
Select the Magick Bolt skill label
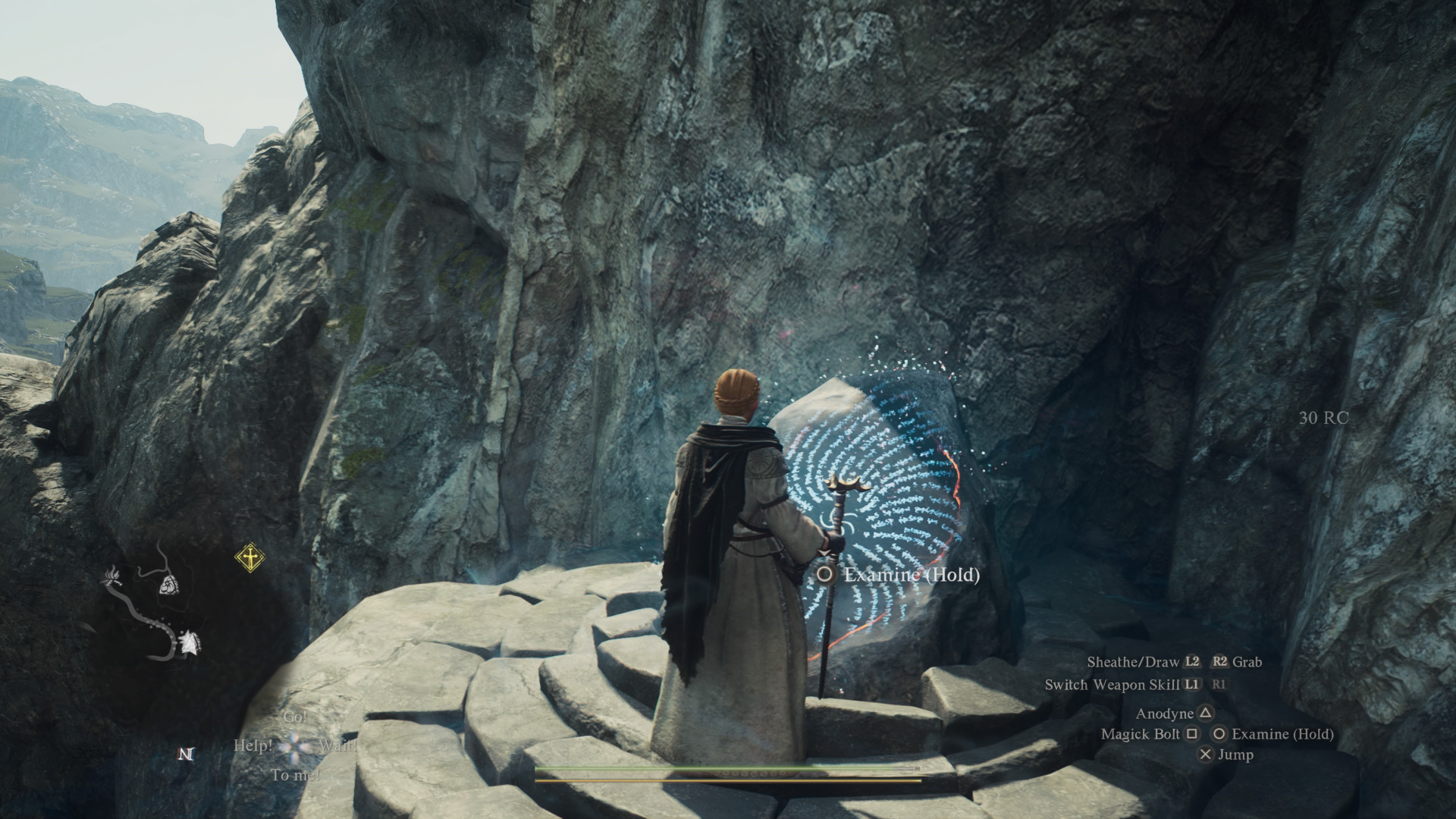(x=1140, y=734)
